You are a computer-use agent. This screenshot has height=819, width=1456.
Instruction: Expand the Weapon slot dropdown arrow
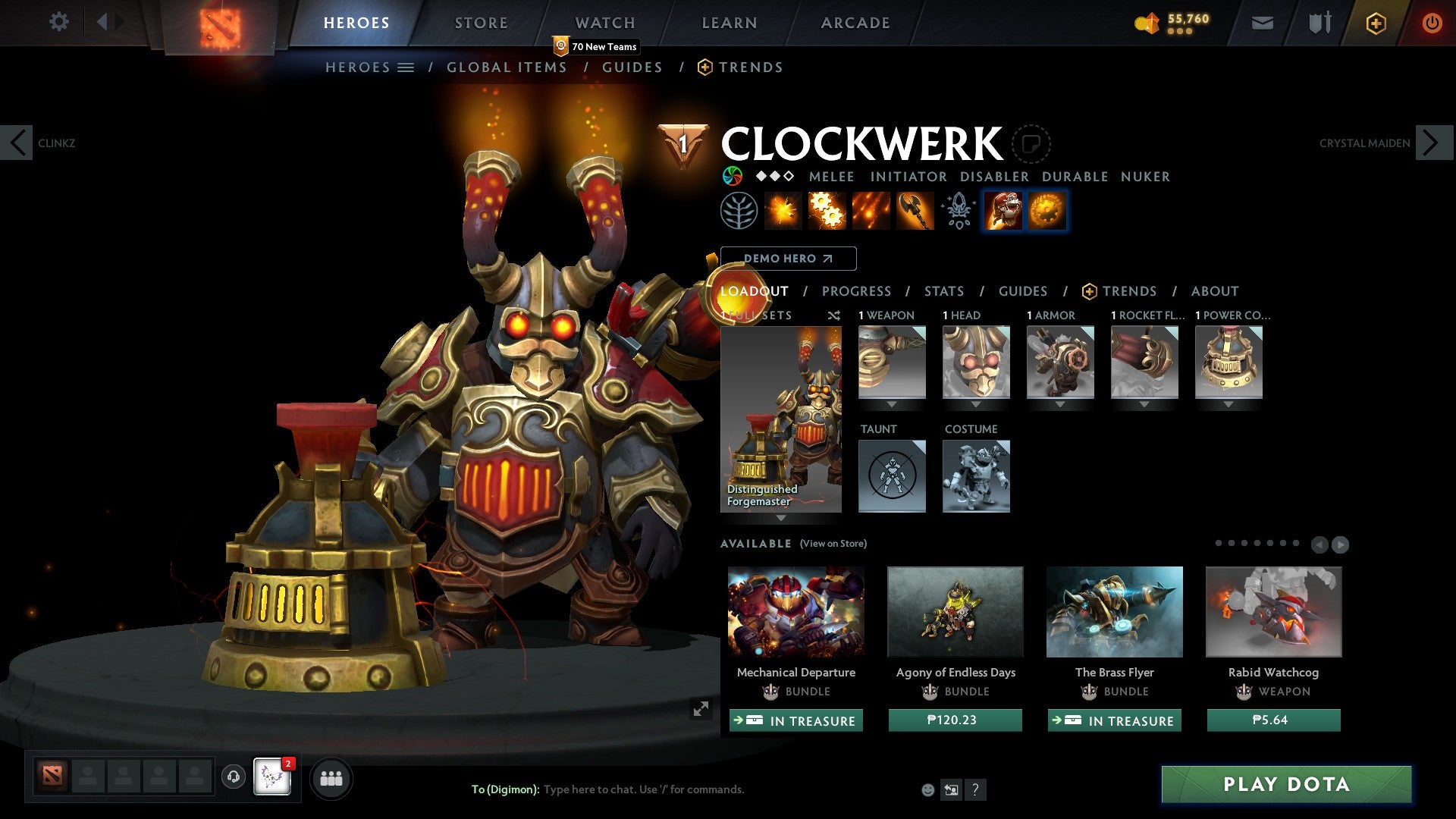coord(892,404)
